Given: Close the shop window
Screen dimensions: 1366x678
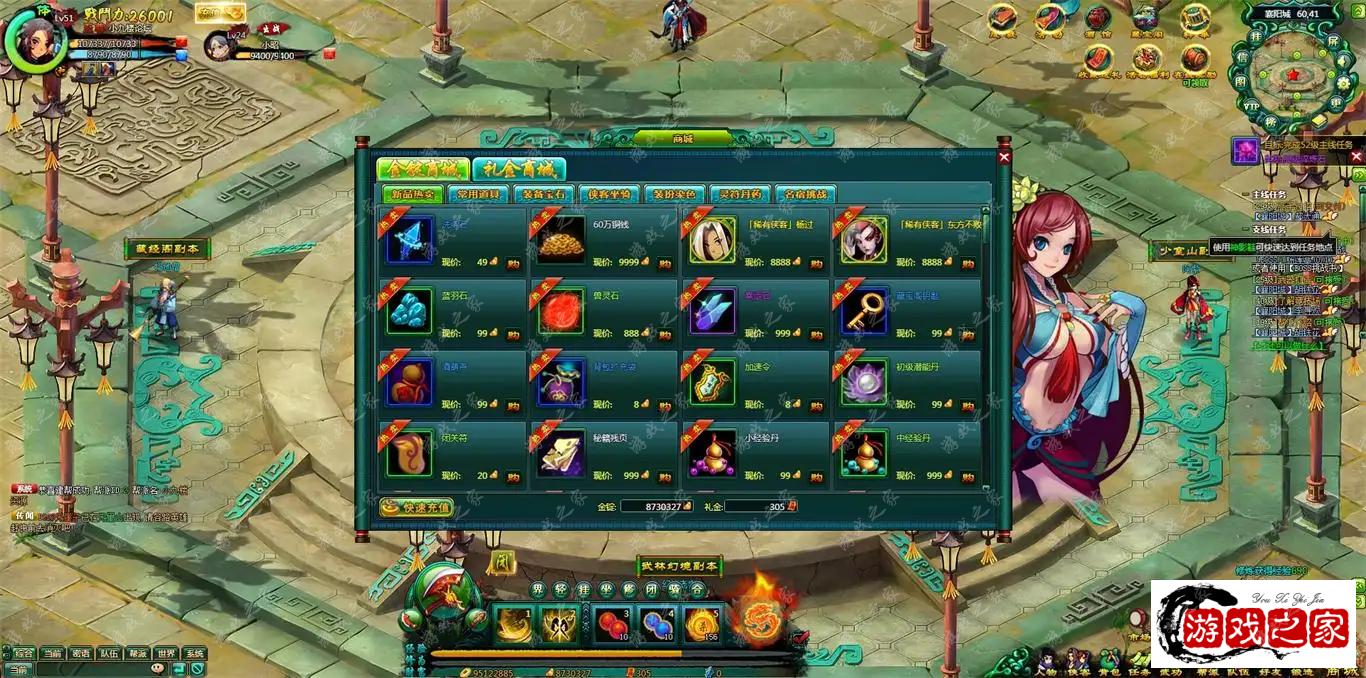Looking at the screenshot, I should [x=1004, y=157].
